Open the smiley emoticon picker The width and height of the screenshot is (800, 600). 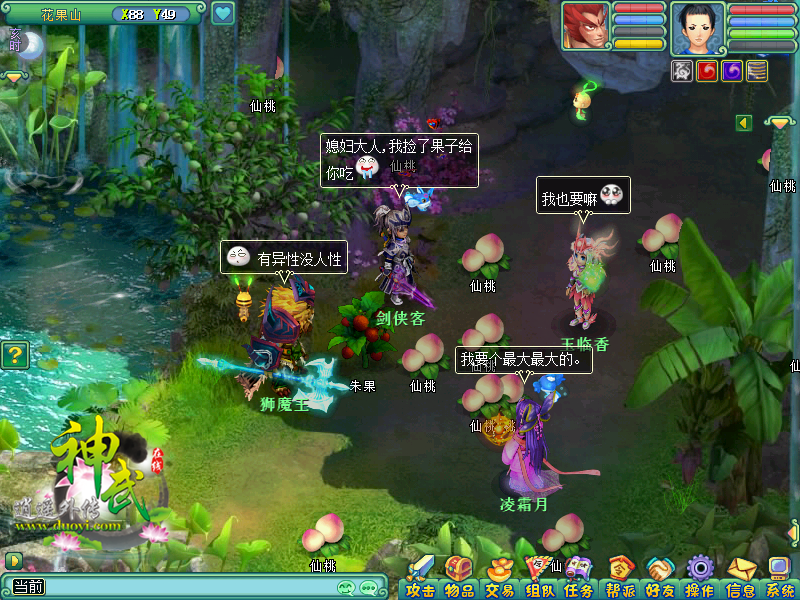pyautogui.click(x=346, y=588)
